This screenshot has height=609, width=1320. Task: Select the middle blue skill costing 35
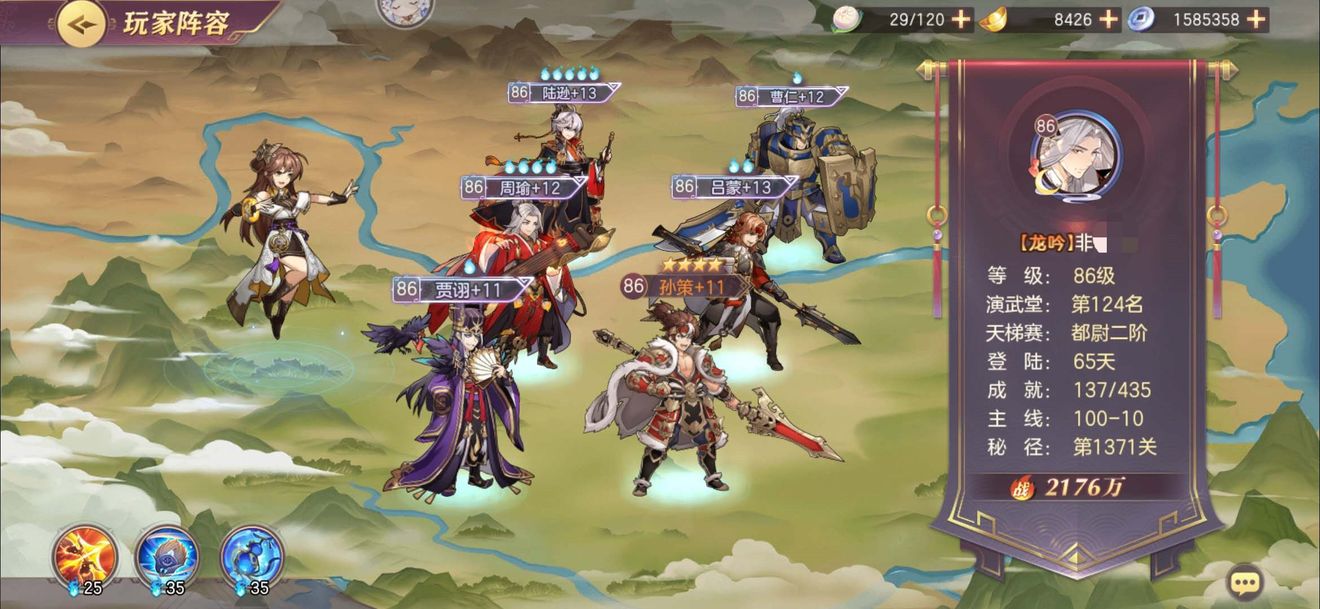[x=167, y=557]
